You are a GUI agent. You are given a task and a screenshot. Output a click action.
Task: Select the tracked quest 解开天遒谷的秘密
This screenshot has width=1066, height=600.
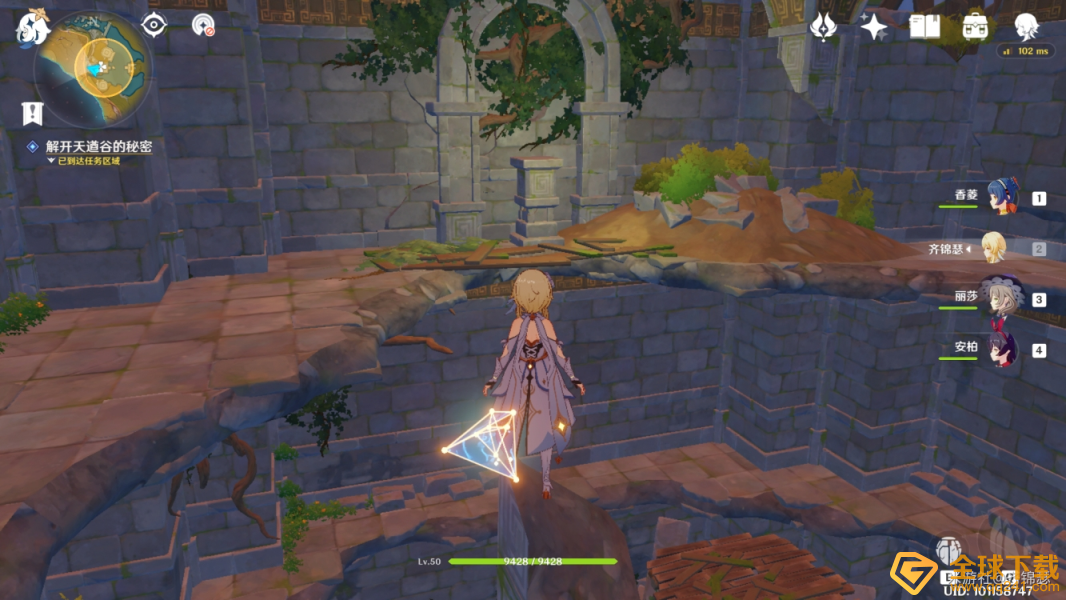[x=98, y=146]
